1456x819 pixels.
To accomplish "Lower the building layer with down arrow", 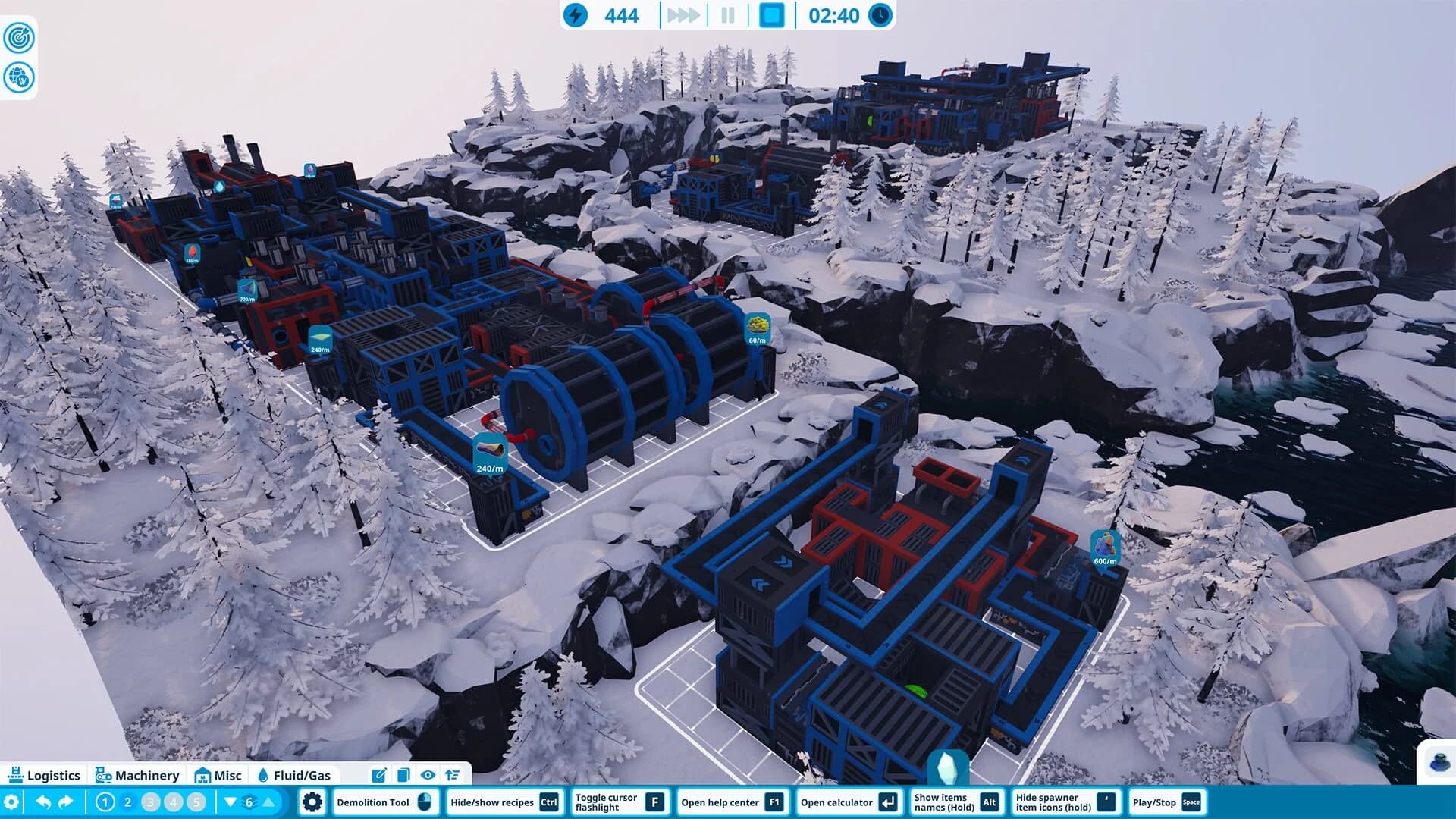I will pos(231,802).
